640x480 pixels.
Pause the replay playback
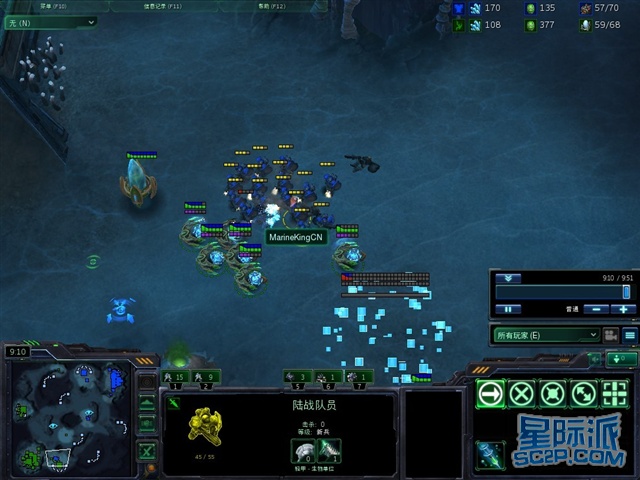click(x=508, y=310)
